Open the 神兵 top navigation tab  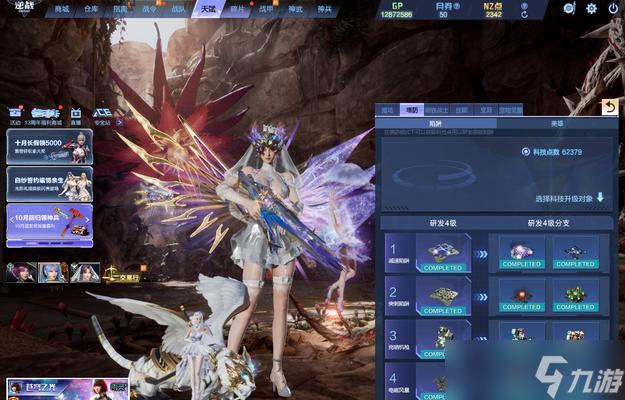[324, 8]
